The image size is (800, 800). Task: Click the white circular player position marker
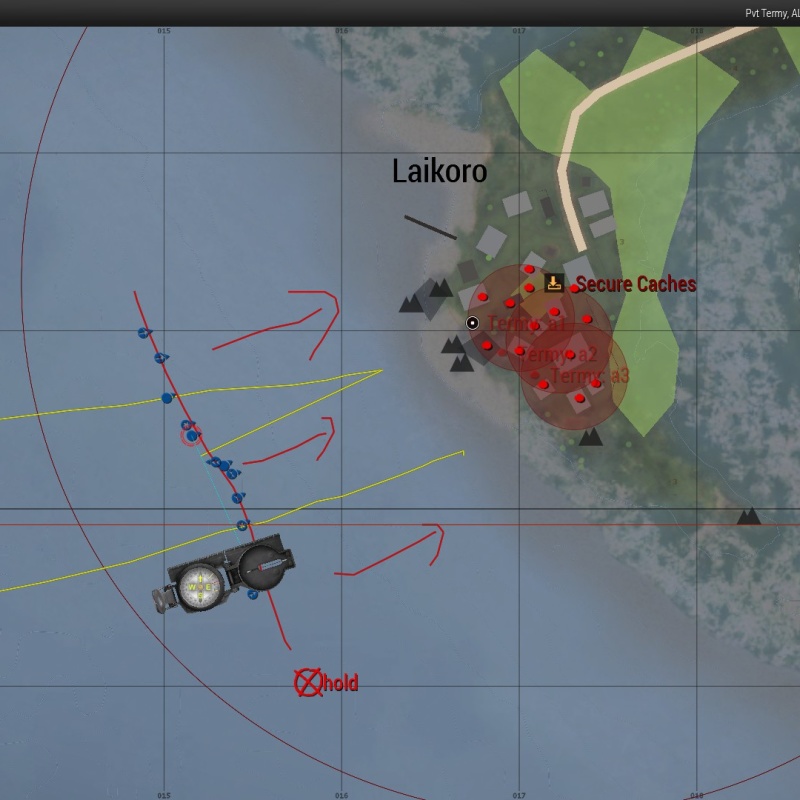(472, 323)
